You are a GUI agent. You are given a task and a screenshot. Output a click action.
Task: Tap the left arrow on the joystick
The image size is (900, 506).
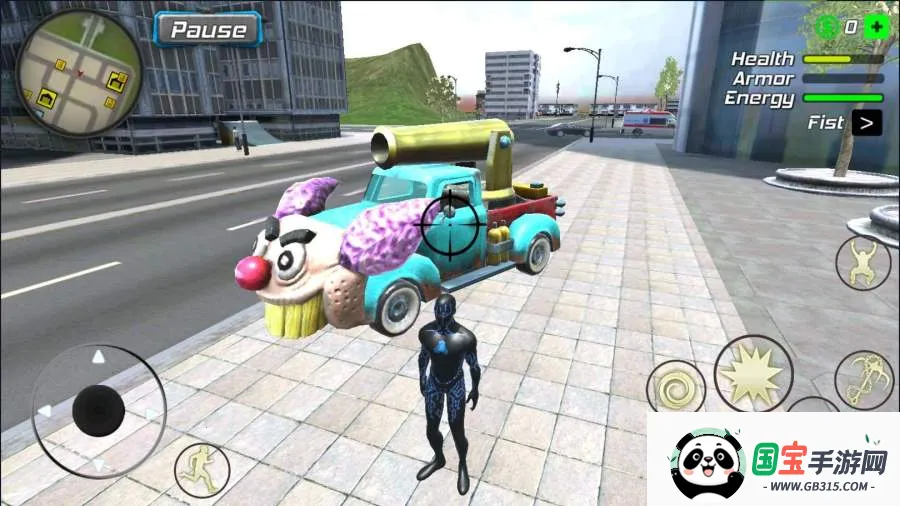44,411
